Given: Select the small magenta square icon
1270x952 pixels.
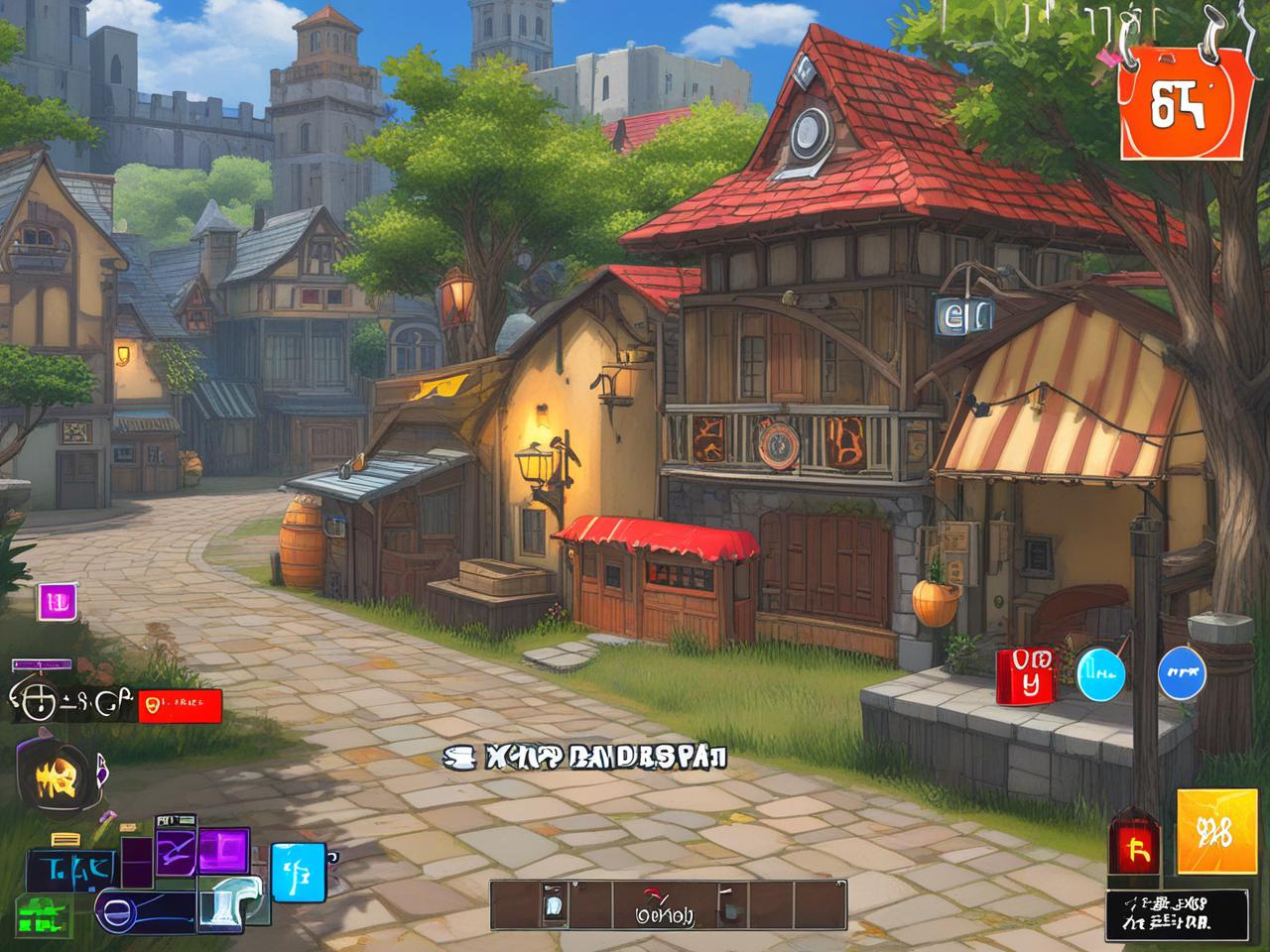Looking at the screenshot, I should 58,601.
